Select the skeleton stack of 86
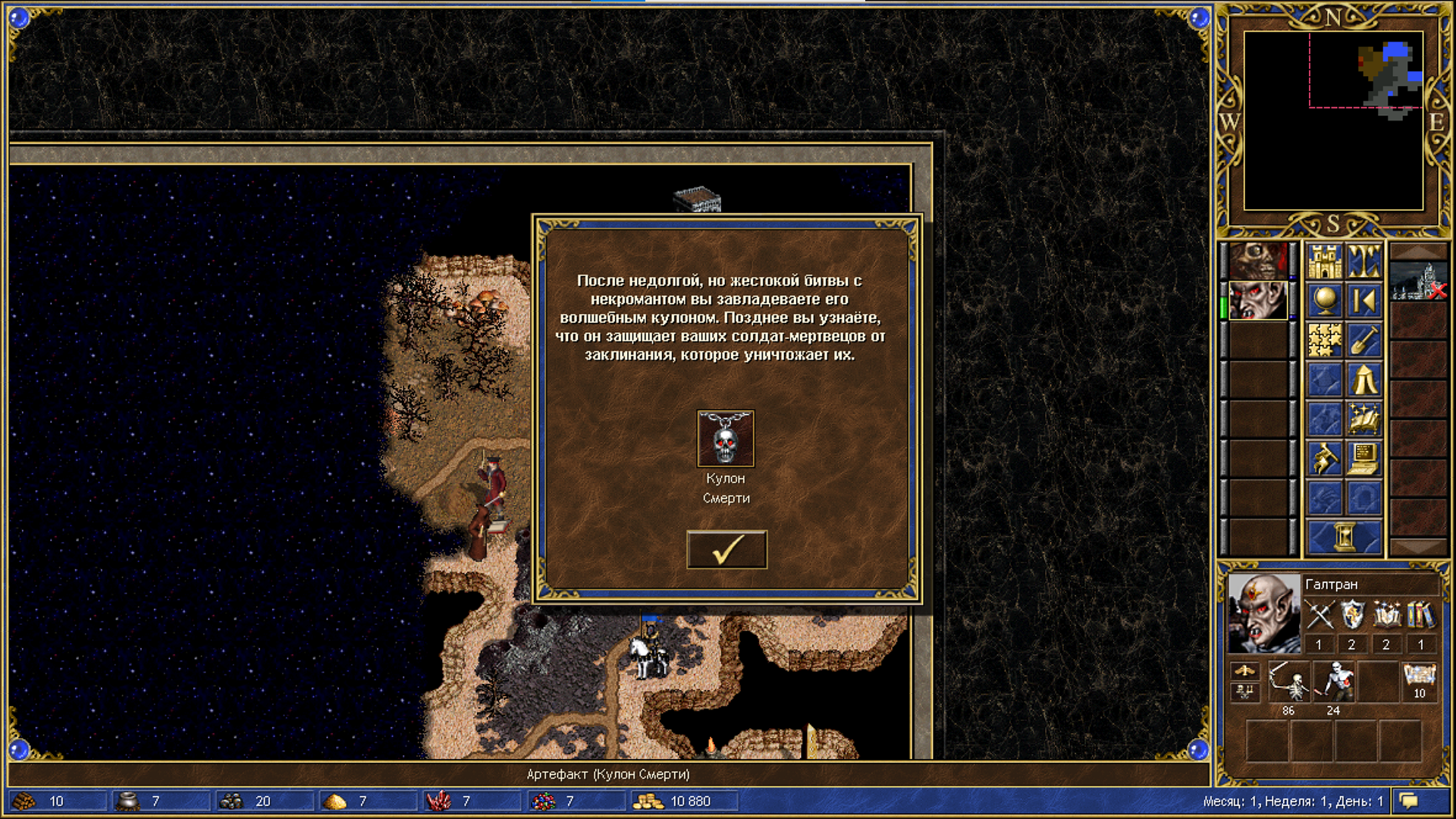 click(1288, 682)
